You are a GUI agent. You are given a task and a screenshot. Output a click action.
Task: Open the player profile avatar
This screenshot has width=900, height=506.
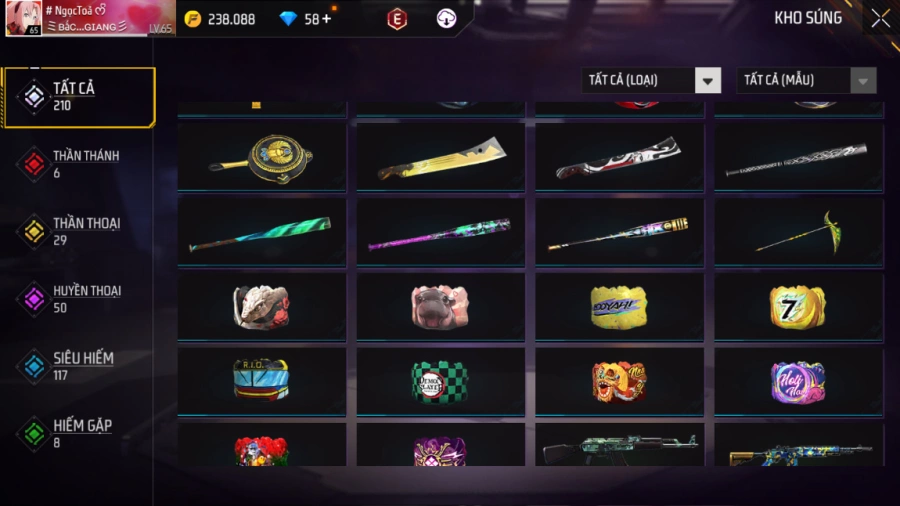coord(23,18)
